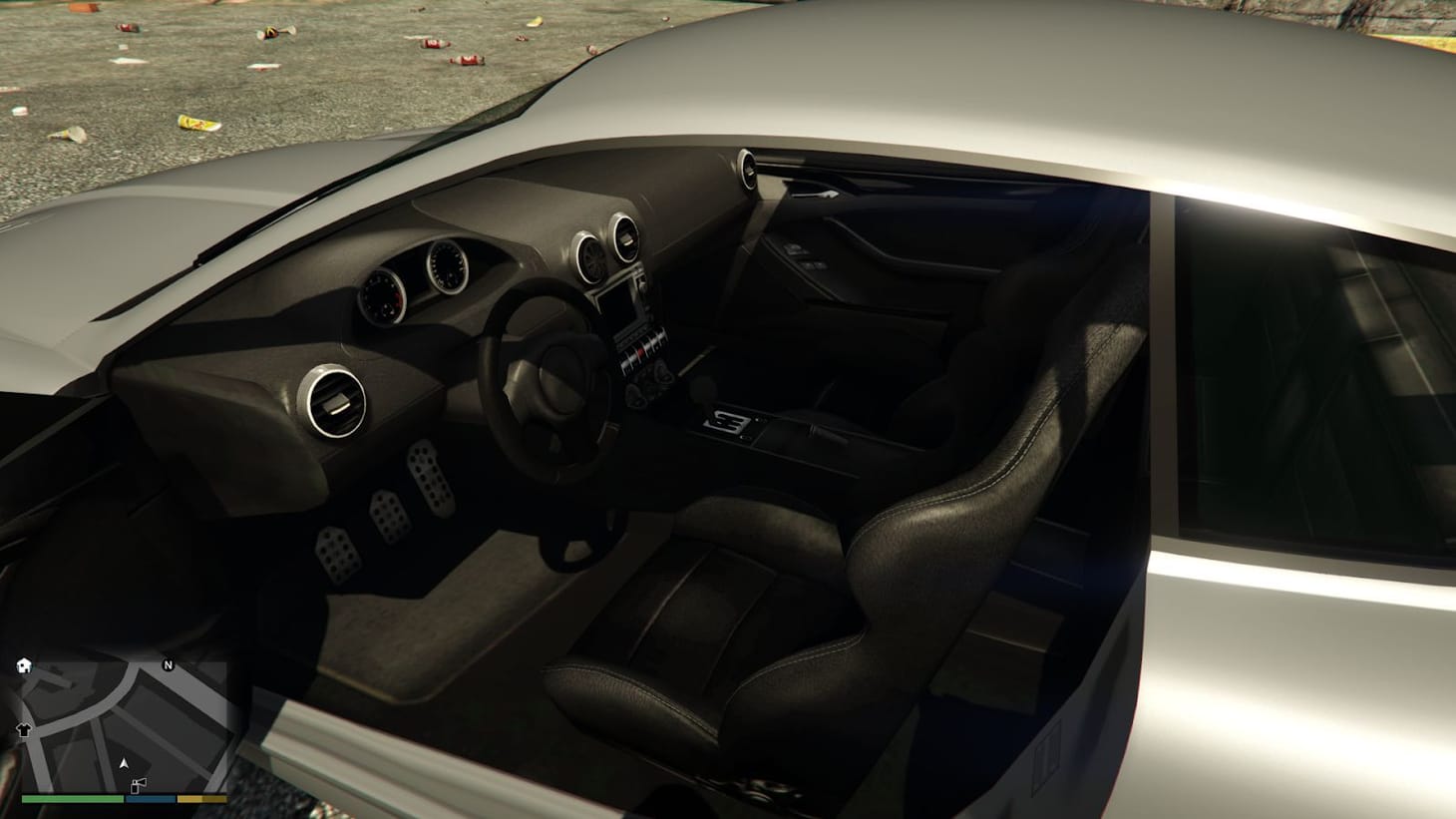Select the clothing store t-shirt blip
The height and width of the screenshot is (819, 1456).
coord(23,729)
